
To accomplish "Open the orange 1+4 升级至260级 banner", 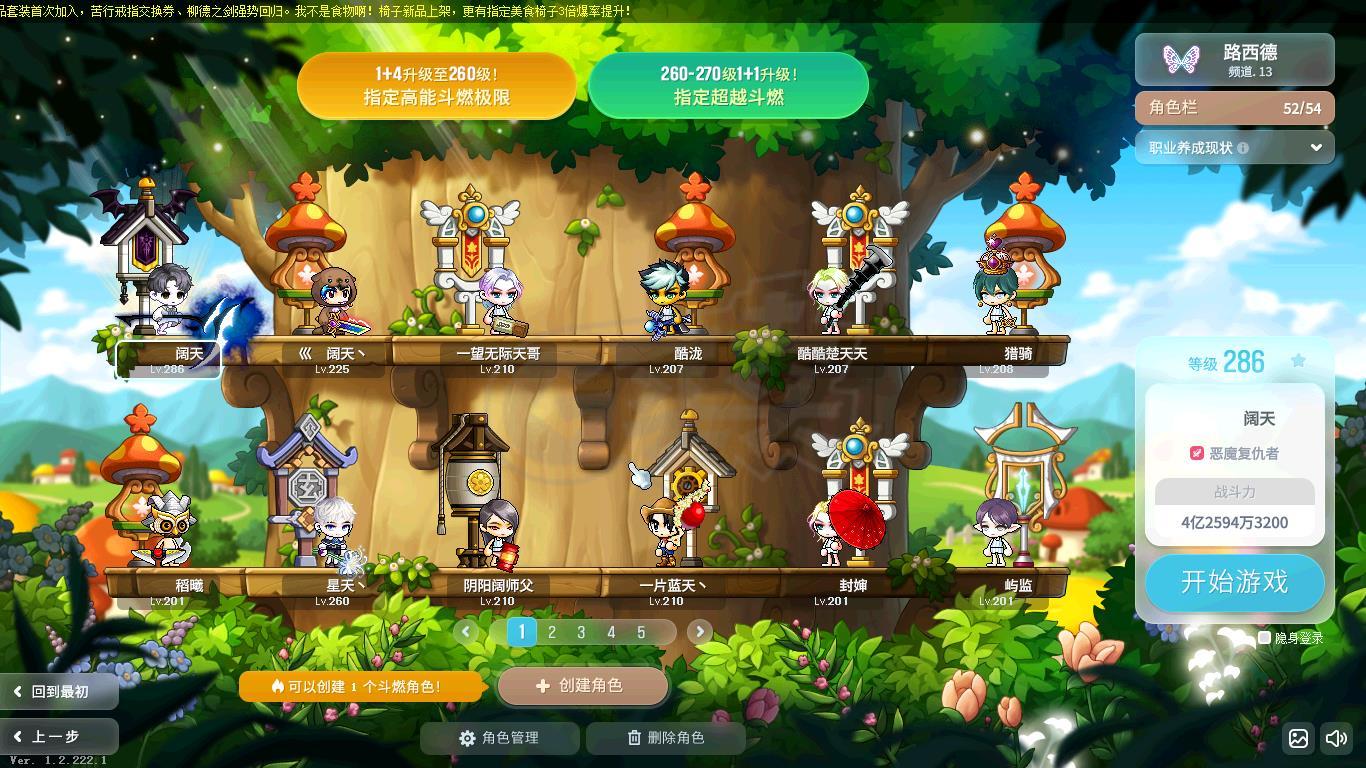I will 436,86.
